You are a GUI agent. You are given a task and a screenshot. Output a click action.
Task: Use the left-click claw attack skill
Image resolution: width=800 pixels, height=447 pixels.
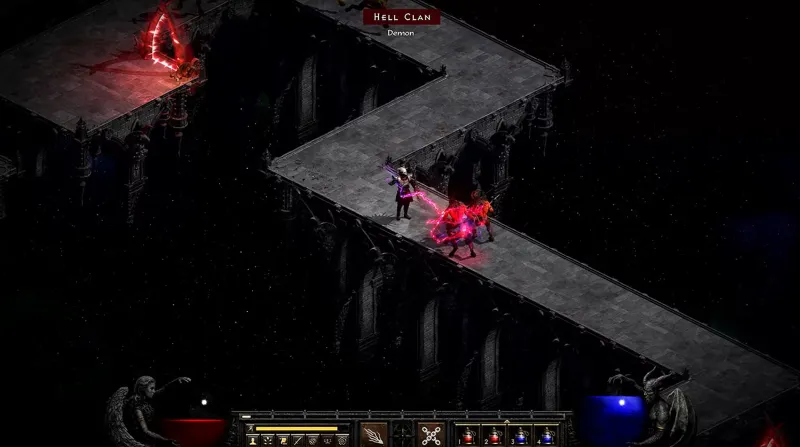tap(374, 434)
